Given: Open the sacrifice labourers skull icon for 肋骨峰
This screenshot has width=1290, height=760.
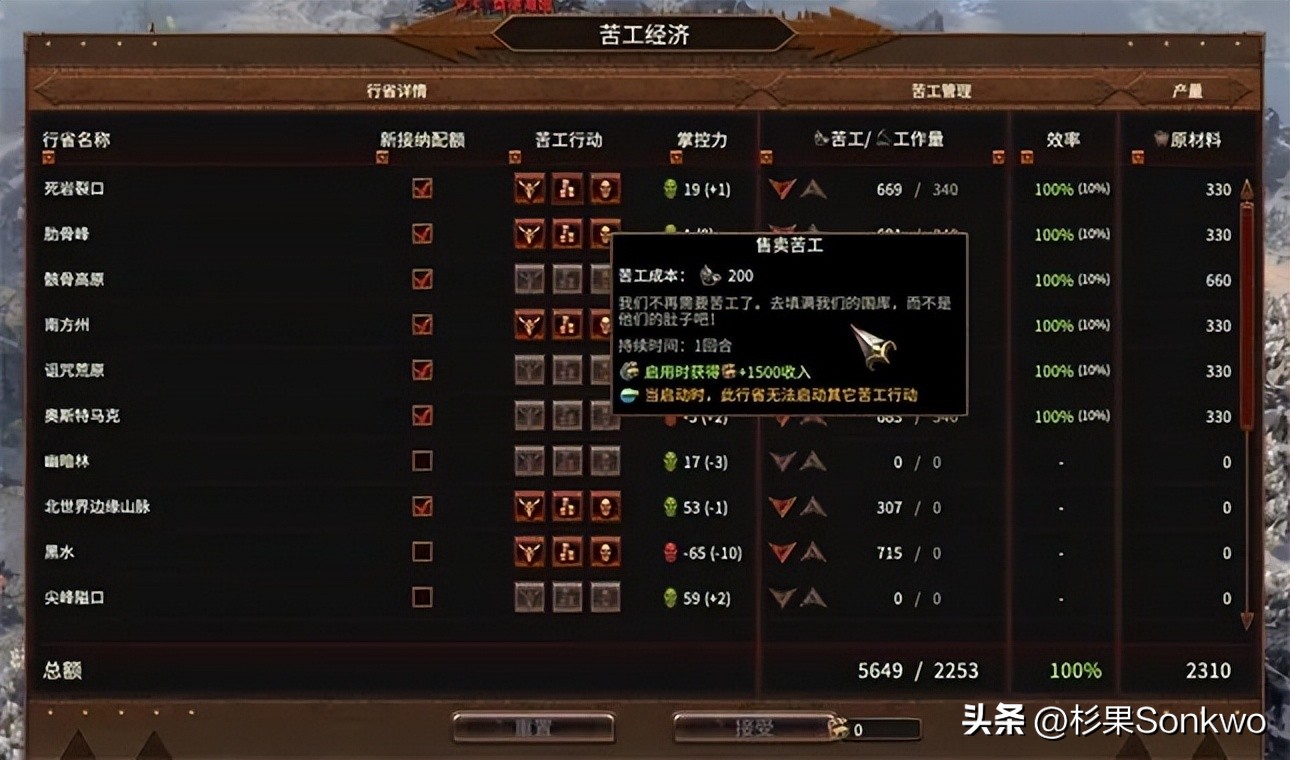Looking at the screenshot, I should pos(604,234).
